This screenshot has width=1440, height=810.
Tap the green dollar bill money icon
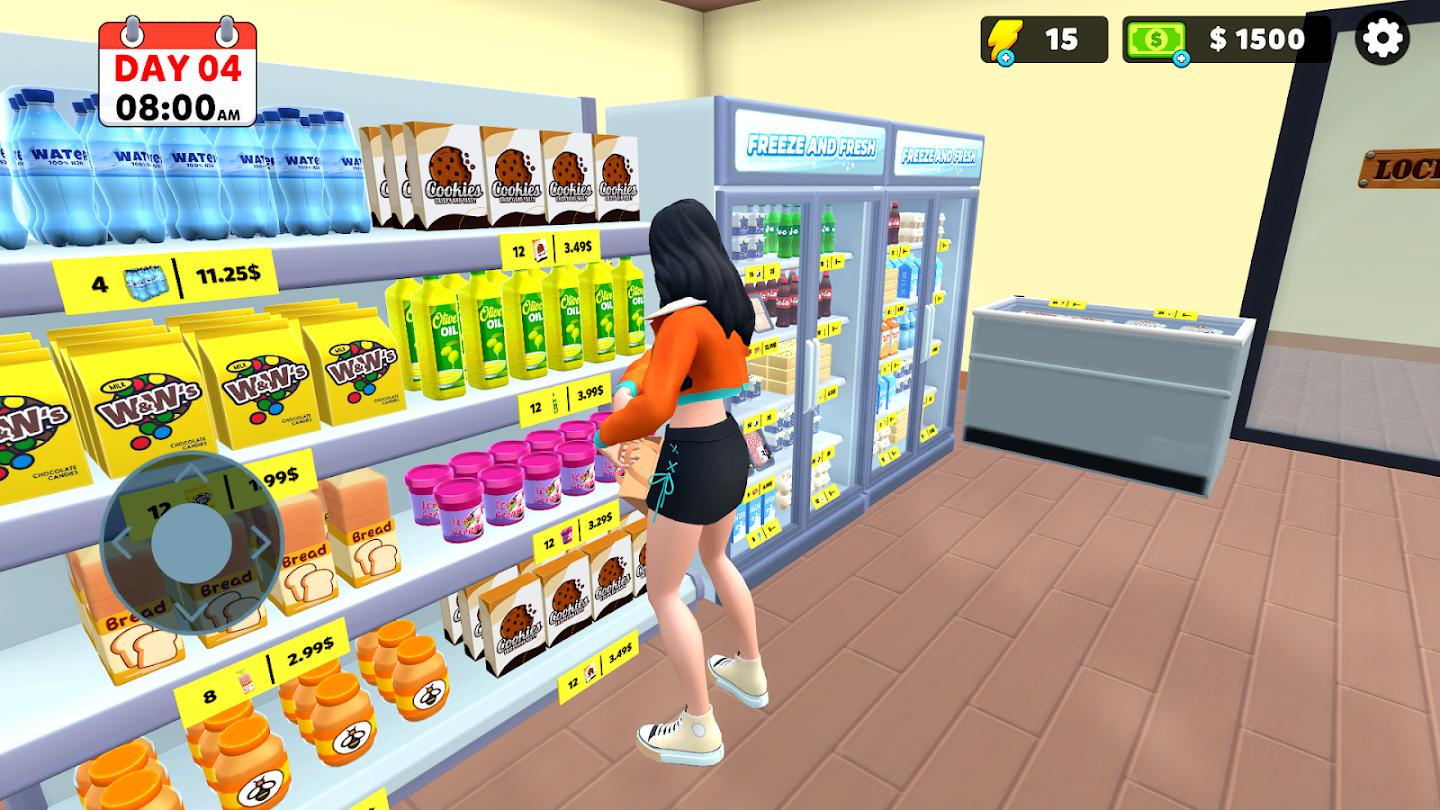pyautogui.click(x=1157, y=39)
